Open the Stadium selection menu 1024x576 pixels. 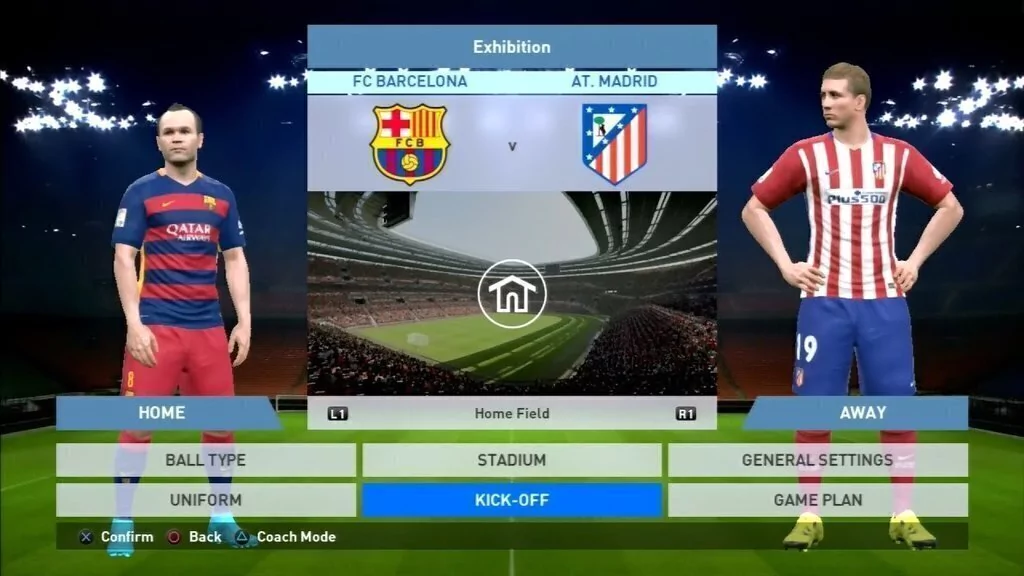pyautogui.click(x=511, y=460)
